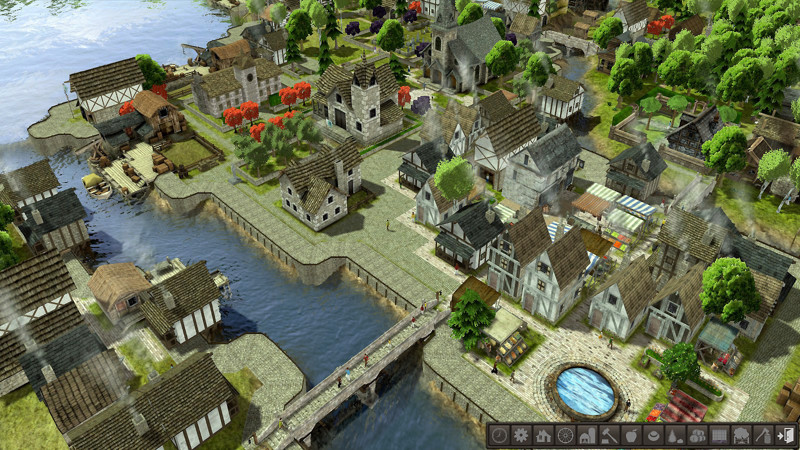Viewport: 800px width, 450px height.
Task: Activate the axe removal tool
Action: coord(763,435)
